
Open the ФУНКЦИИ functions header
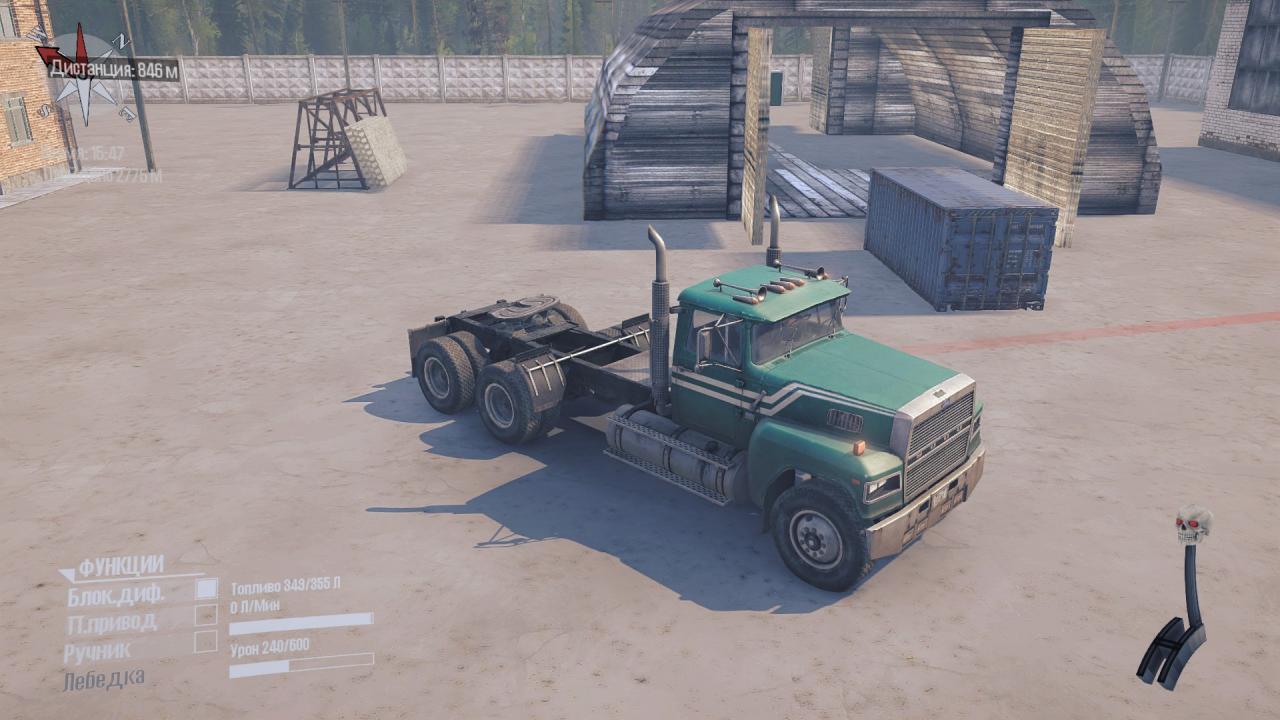tap(120, 567)
